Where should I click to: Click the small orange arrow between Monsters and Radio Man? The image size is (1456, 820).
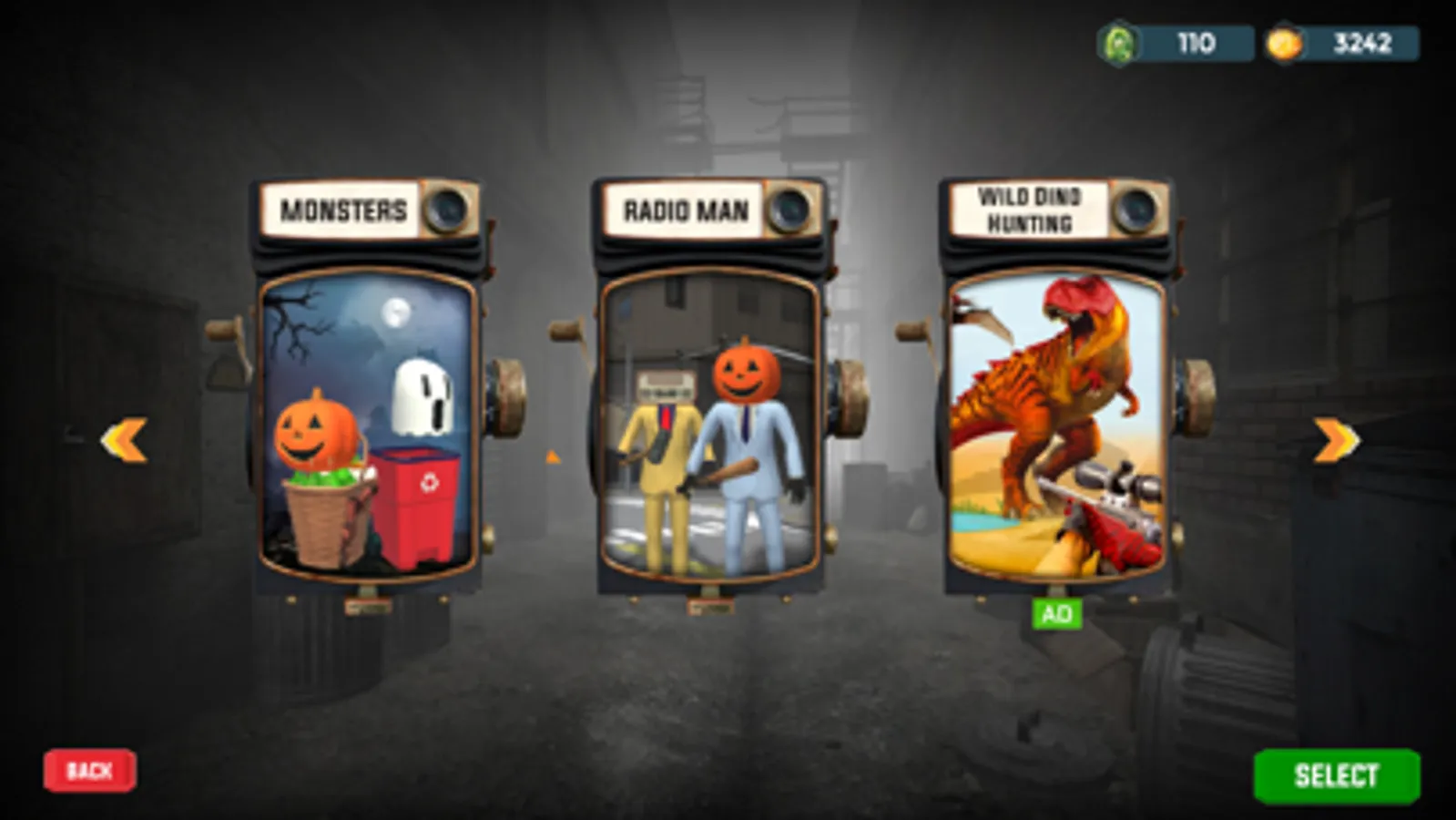[552, 456]
